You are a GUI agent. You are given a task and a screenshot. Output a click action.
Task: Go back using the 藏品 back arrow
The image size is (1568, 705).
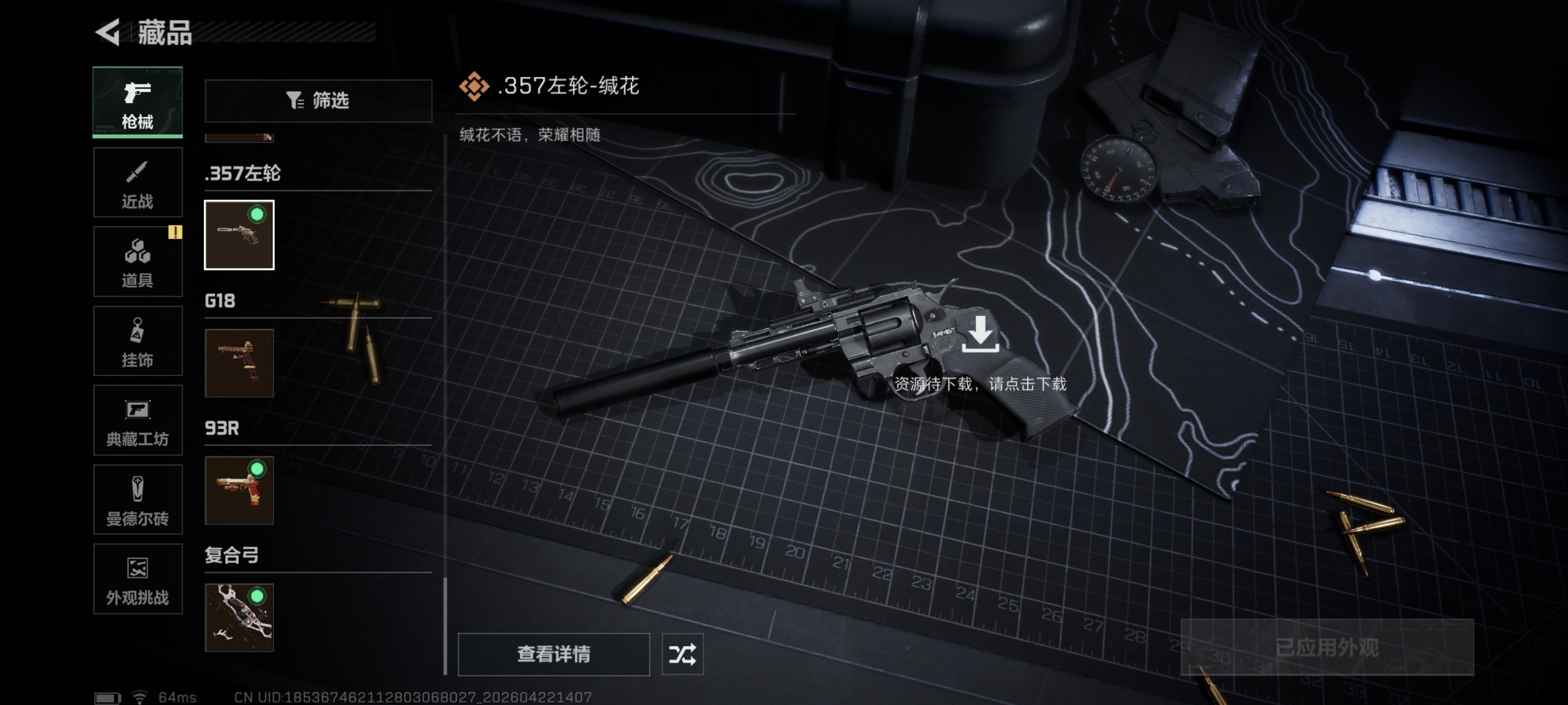coord(108,33)
